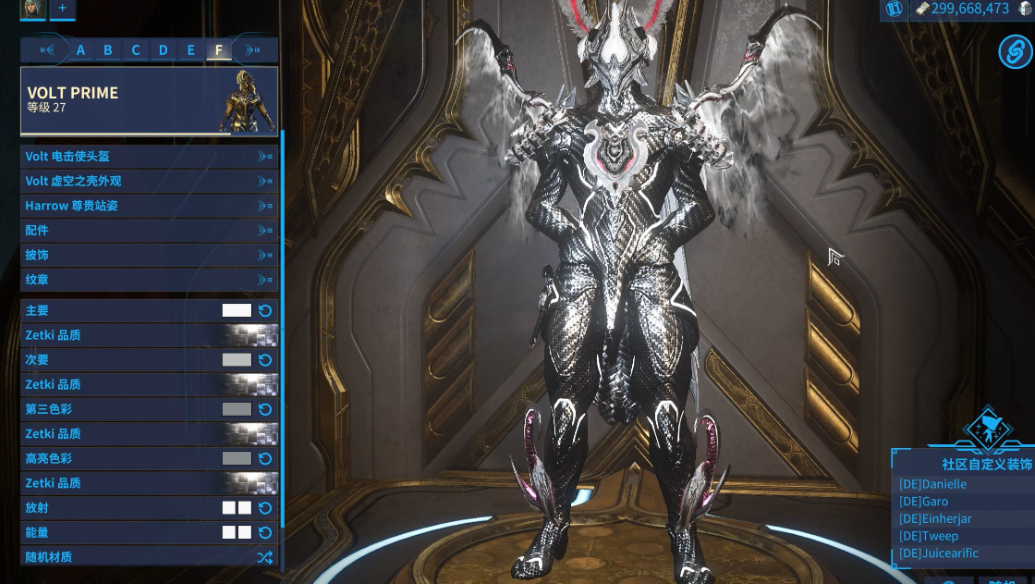This screenshot has height=584, width=1035.
Task: Reset the 高亮色彩 accent color
Action: click(x=266, y=458)
